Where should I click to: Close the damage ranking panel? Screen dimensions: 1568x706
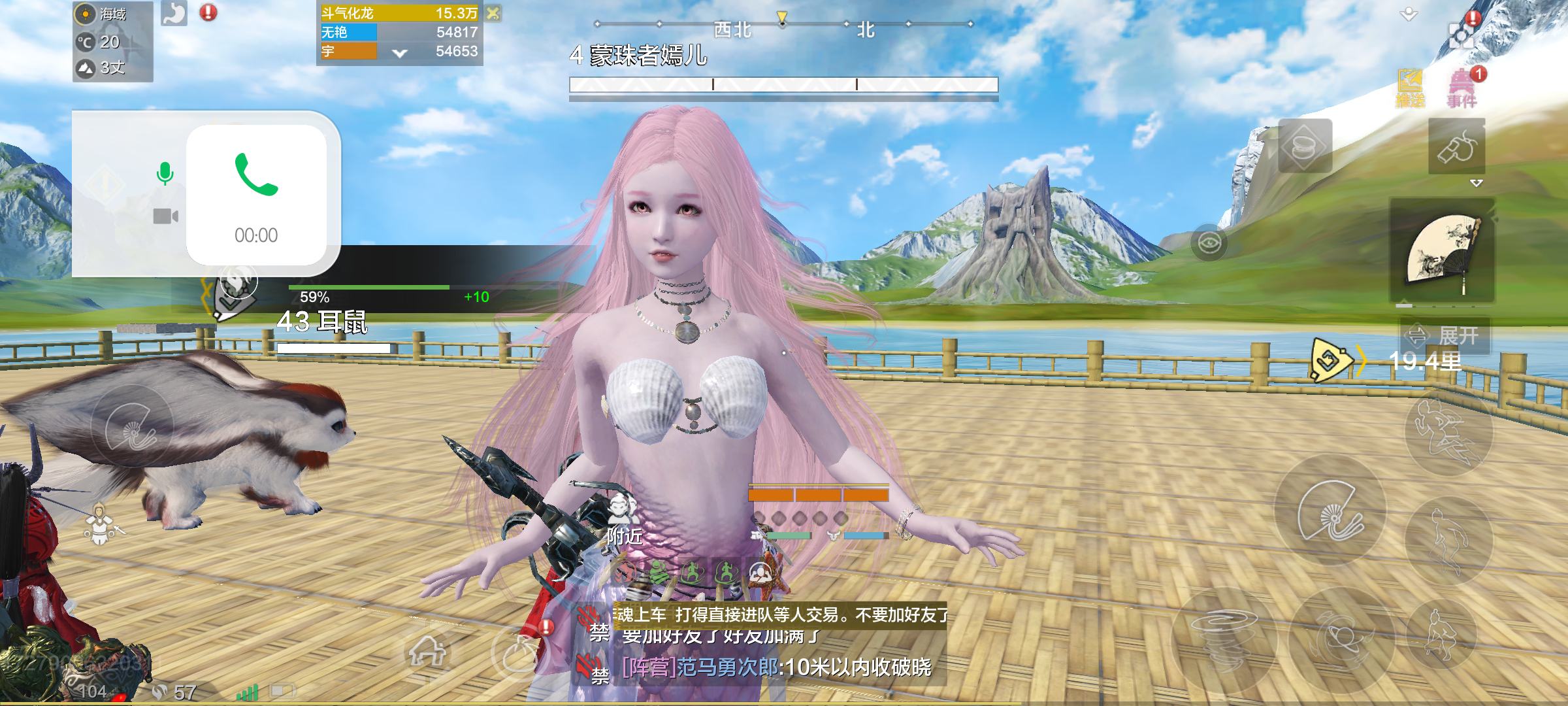coord(493,13)
